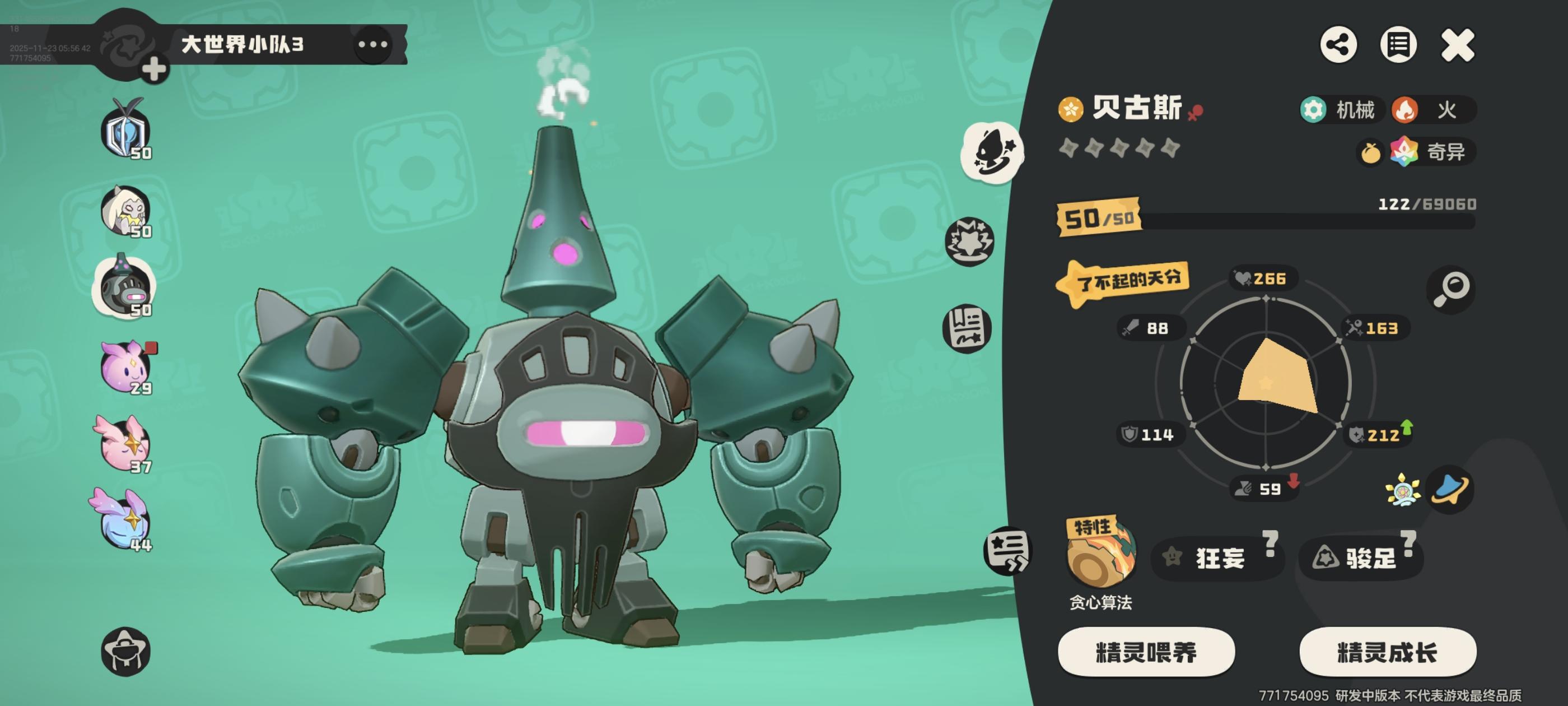Select the 机械 type badge
This screenshot has height=706, width=1568.
tap(1338, 110)
